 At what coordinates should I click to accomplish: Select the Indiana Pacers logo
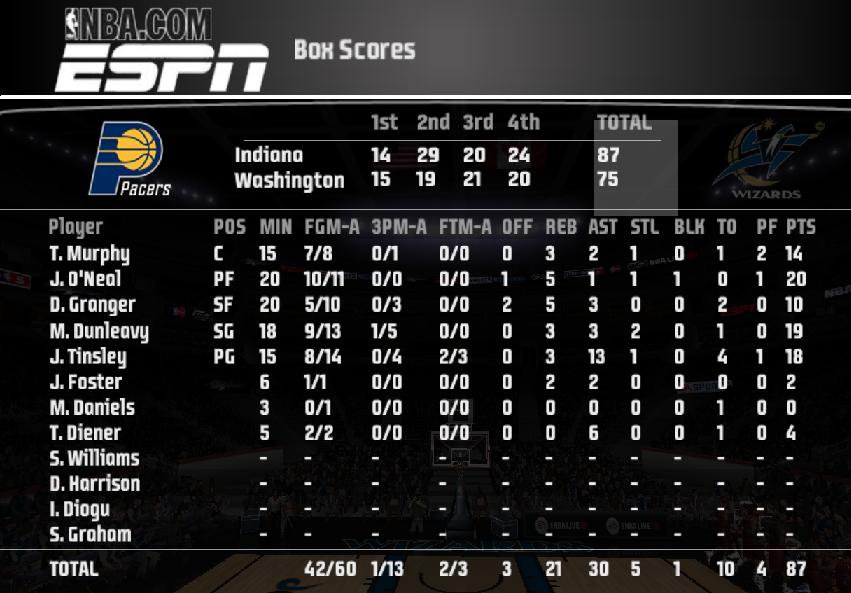129,159
